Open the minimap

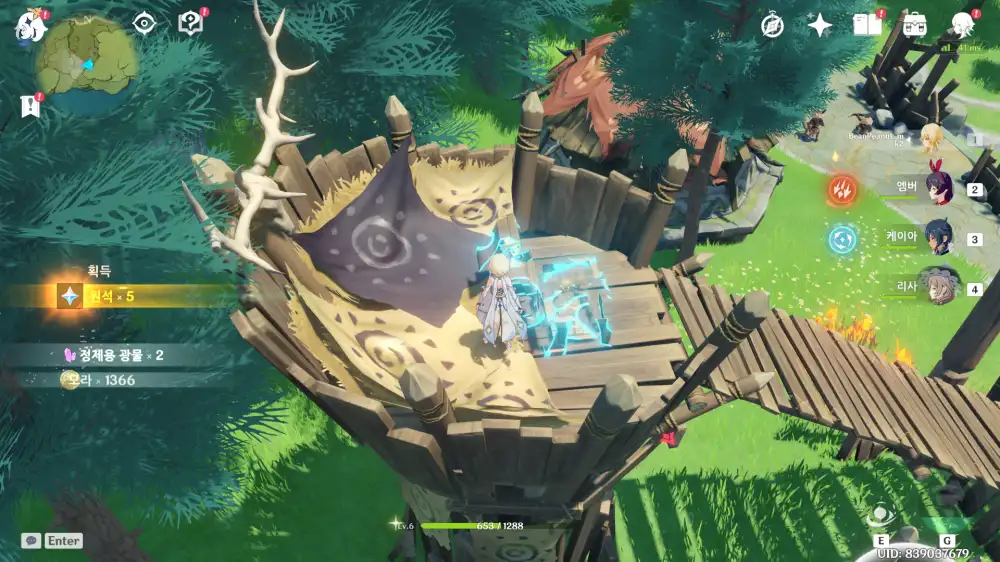[86, 60]
